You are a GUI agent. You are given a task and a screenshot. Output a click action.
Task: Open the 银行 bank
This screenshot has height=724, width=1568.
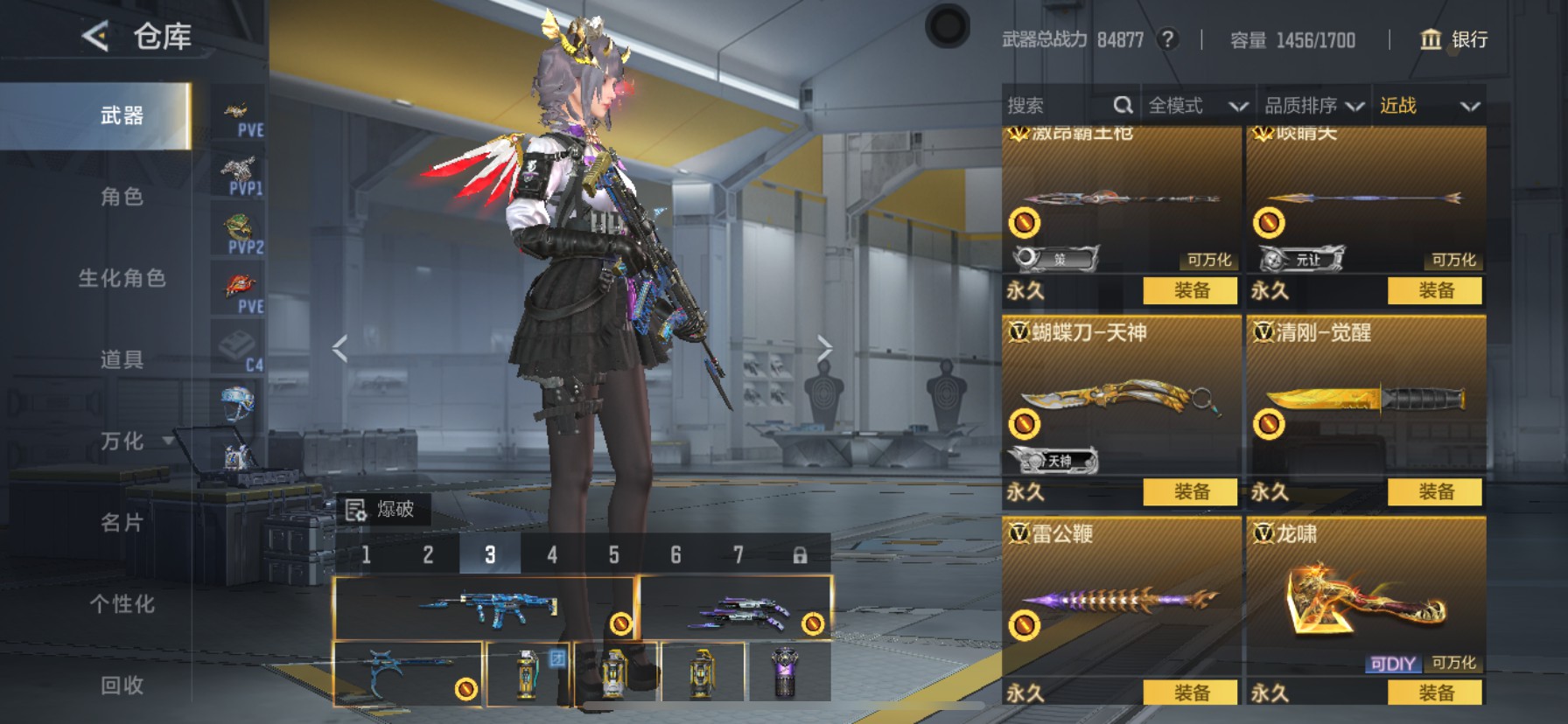click(x=1453, y=39)
